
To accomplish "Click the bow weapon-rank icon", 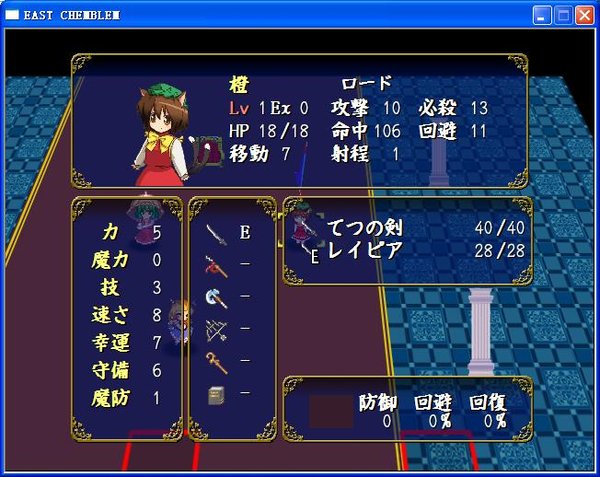I will (x=217, y=329).
